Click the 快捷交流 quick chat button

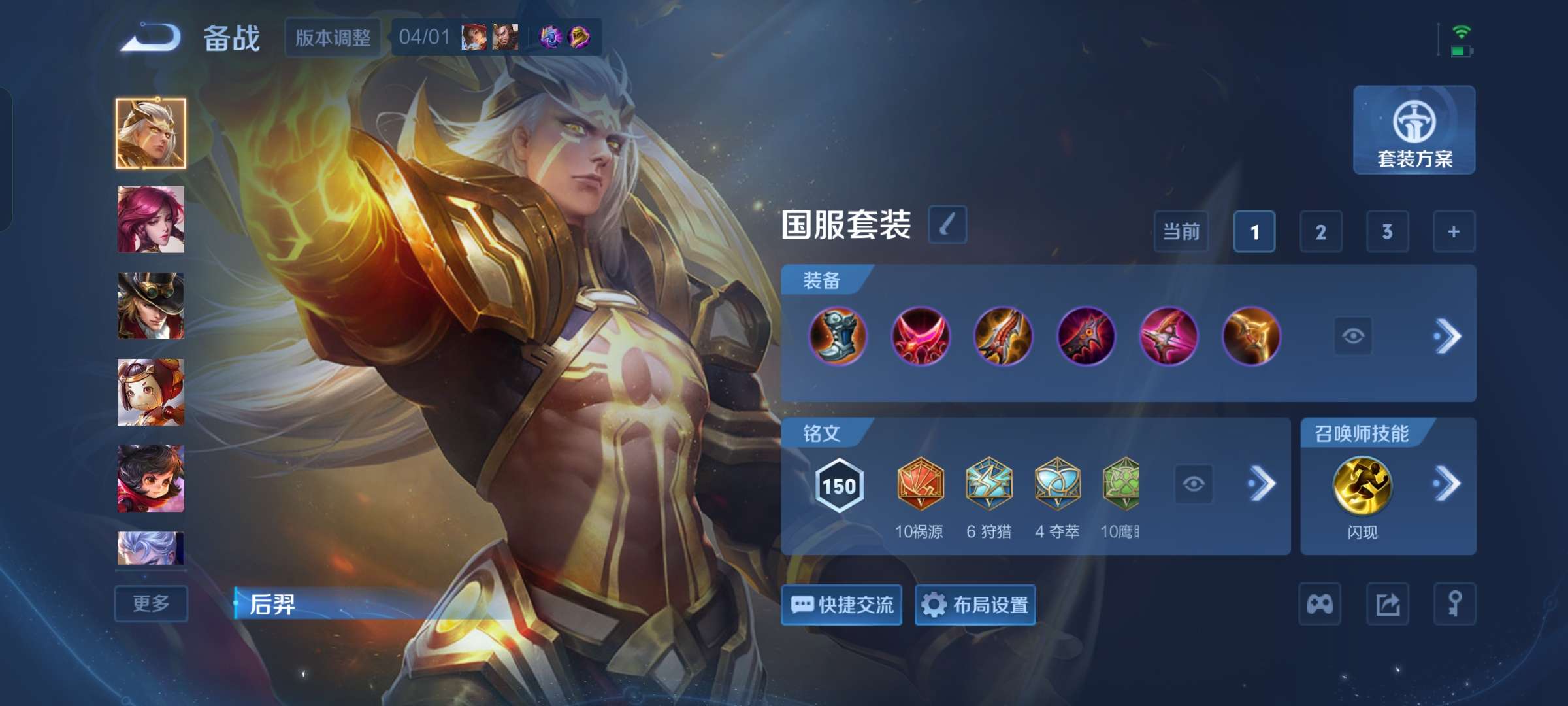coord(842,605)
